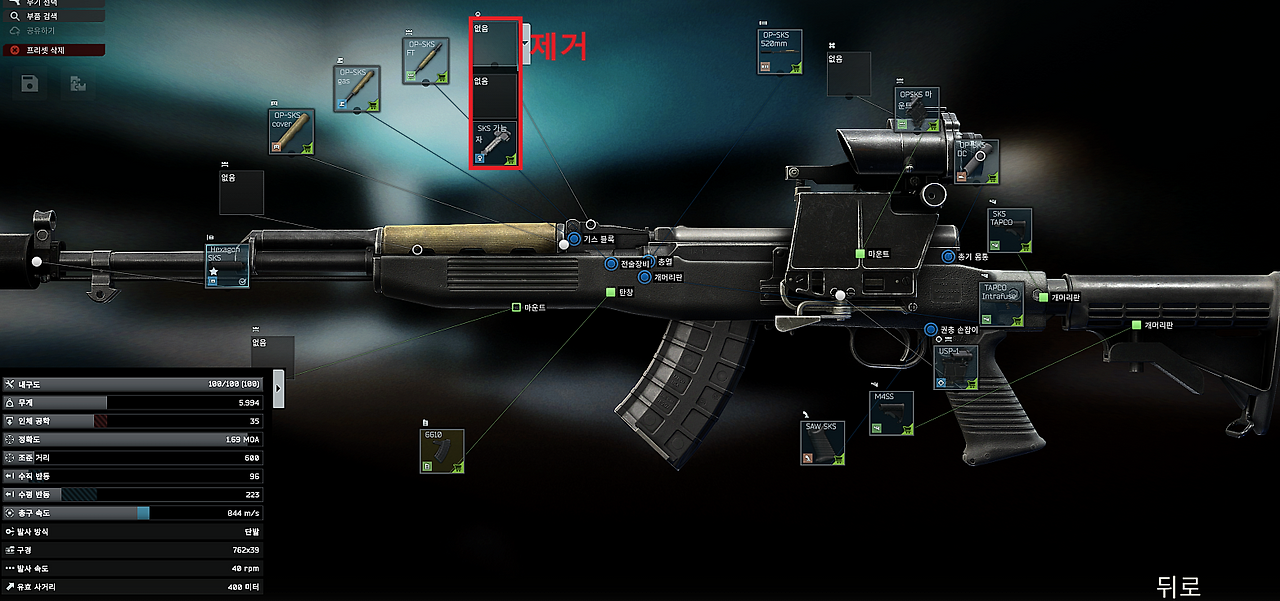Open the 부품 검색 parts search

[x=48, y=17]
